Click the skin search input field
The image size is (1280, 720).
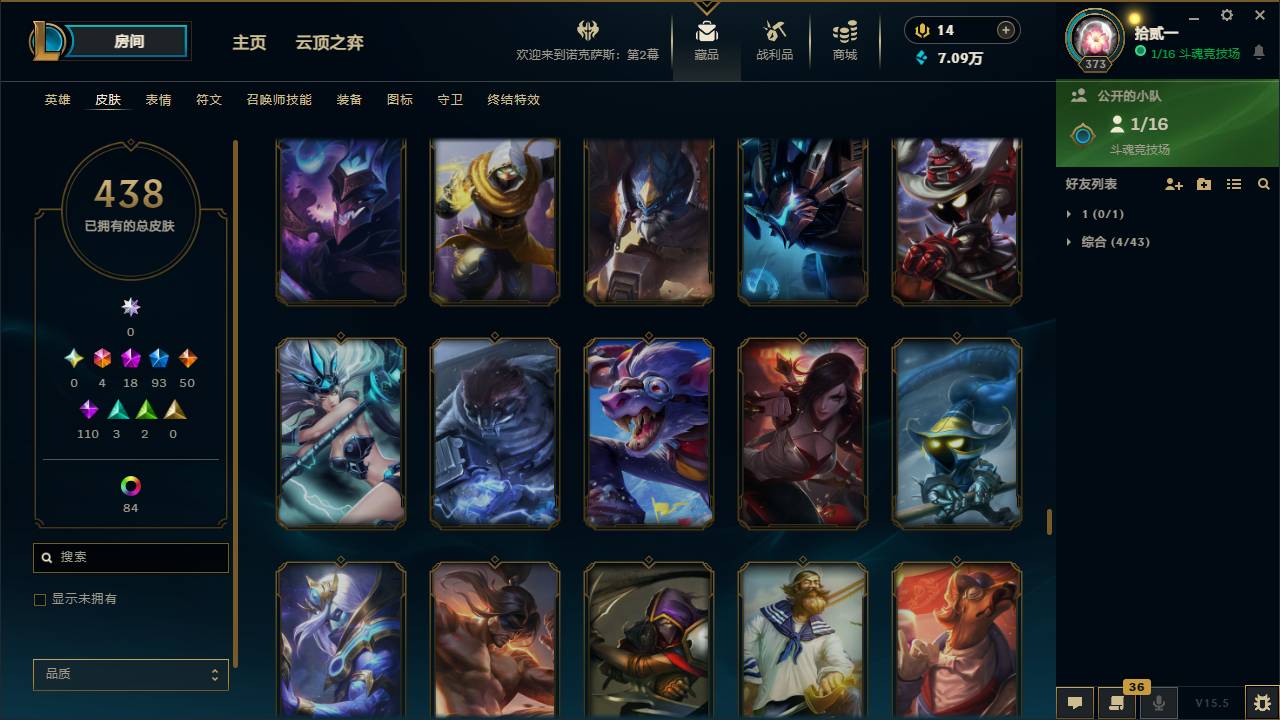pos(130,557)
